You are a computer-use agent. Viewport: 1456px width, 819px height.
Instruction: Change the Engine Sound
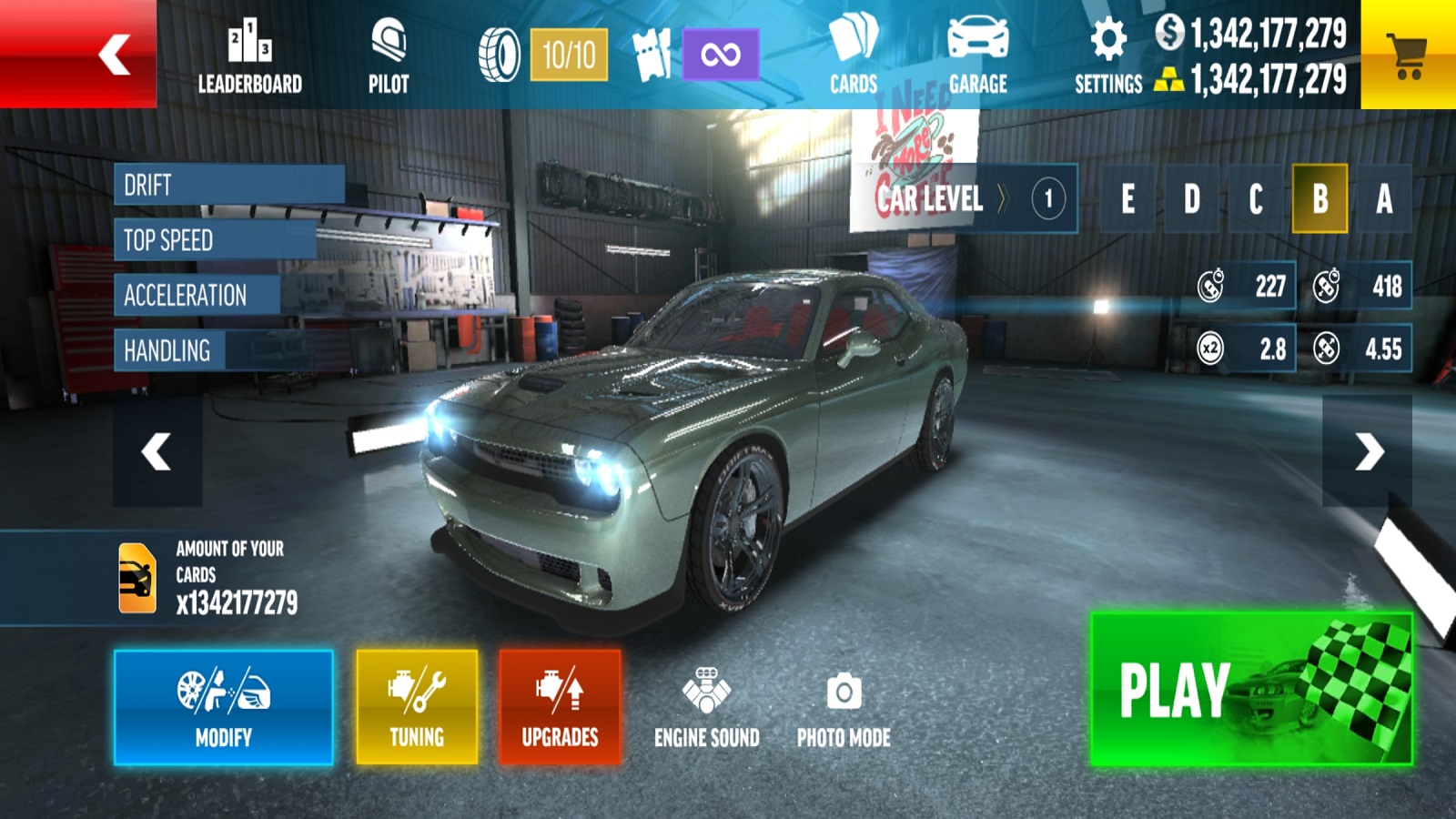click(707, 709)
